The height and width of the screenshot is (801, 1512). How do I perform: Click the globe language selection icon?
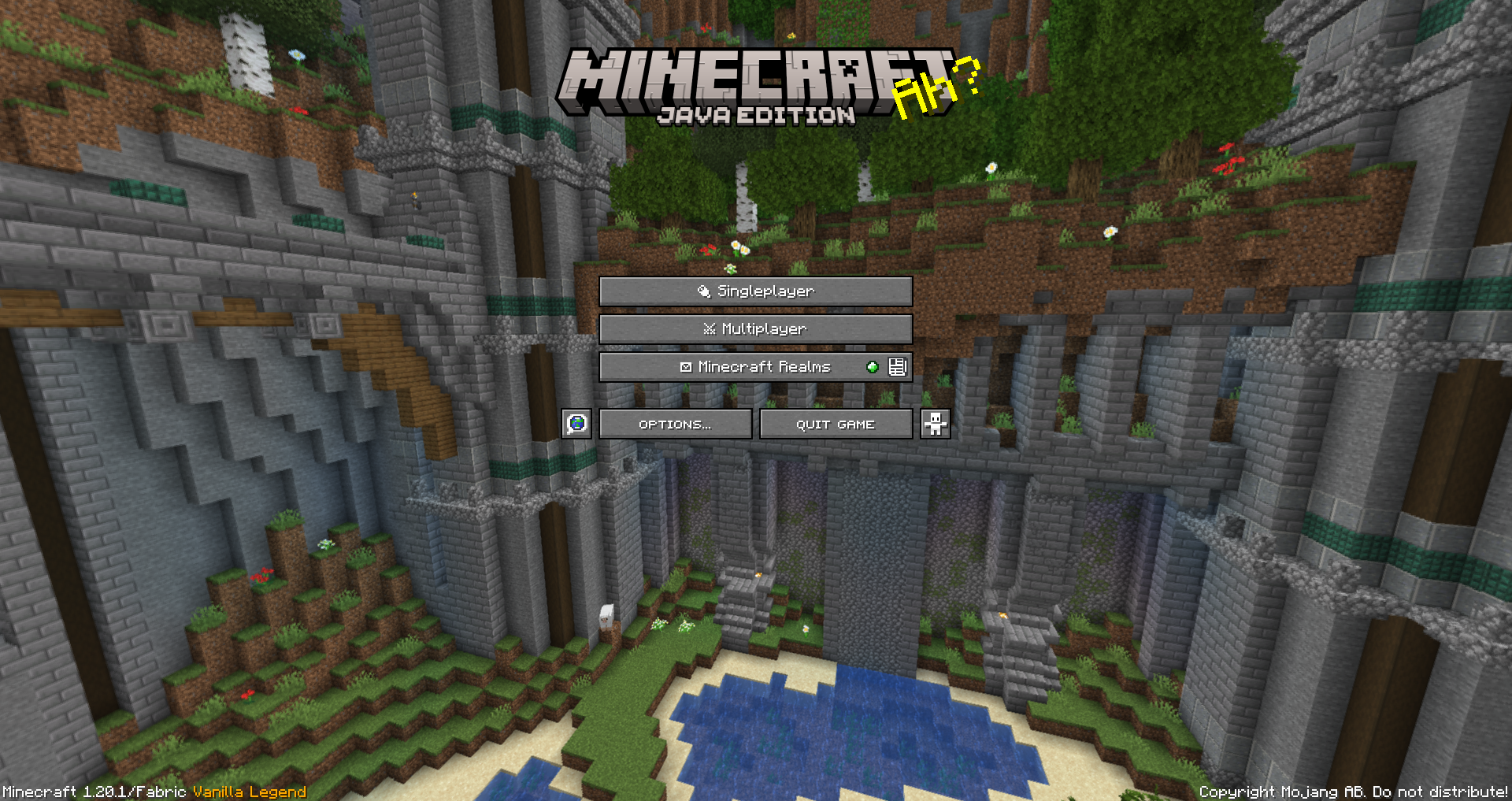[x=576, y=424]
